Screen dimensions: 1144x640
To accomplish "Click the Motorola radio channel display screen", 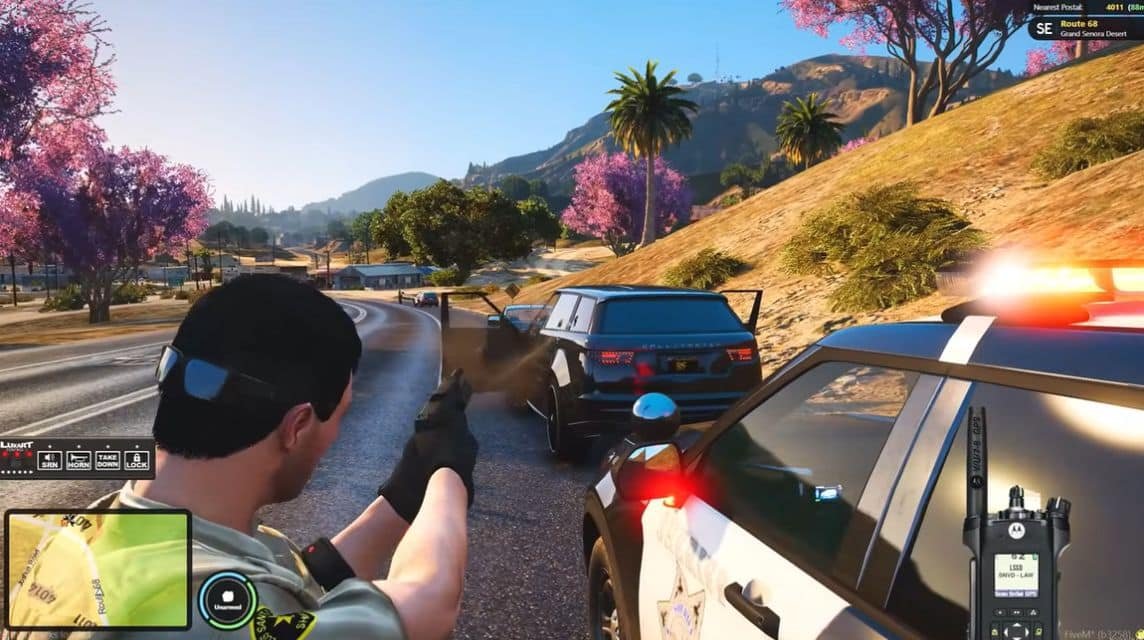I will (x=1014, y=573).
